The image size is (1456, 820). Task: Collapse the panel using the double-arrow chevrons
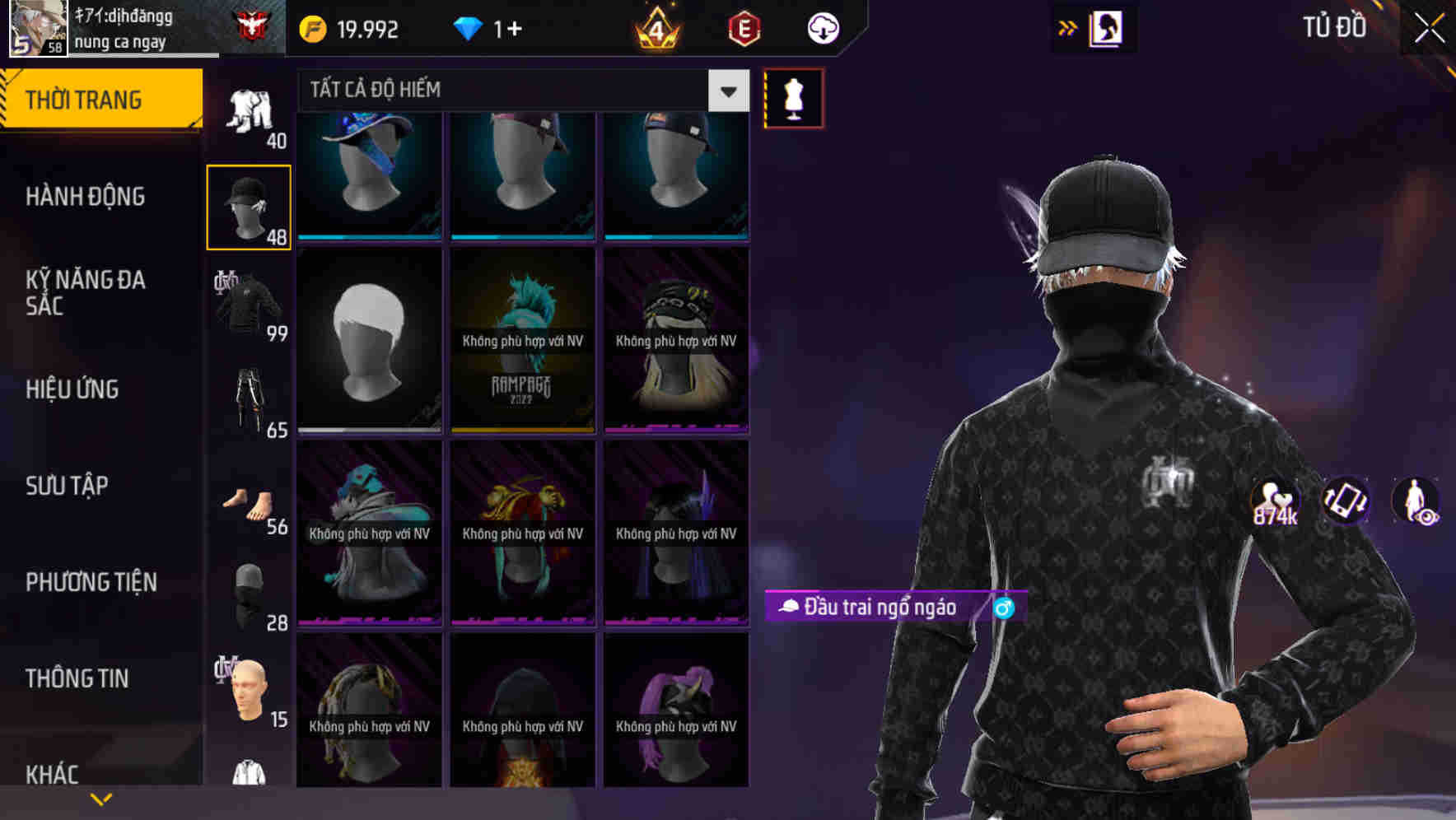pos(1068,27)
